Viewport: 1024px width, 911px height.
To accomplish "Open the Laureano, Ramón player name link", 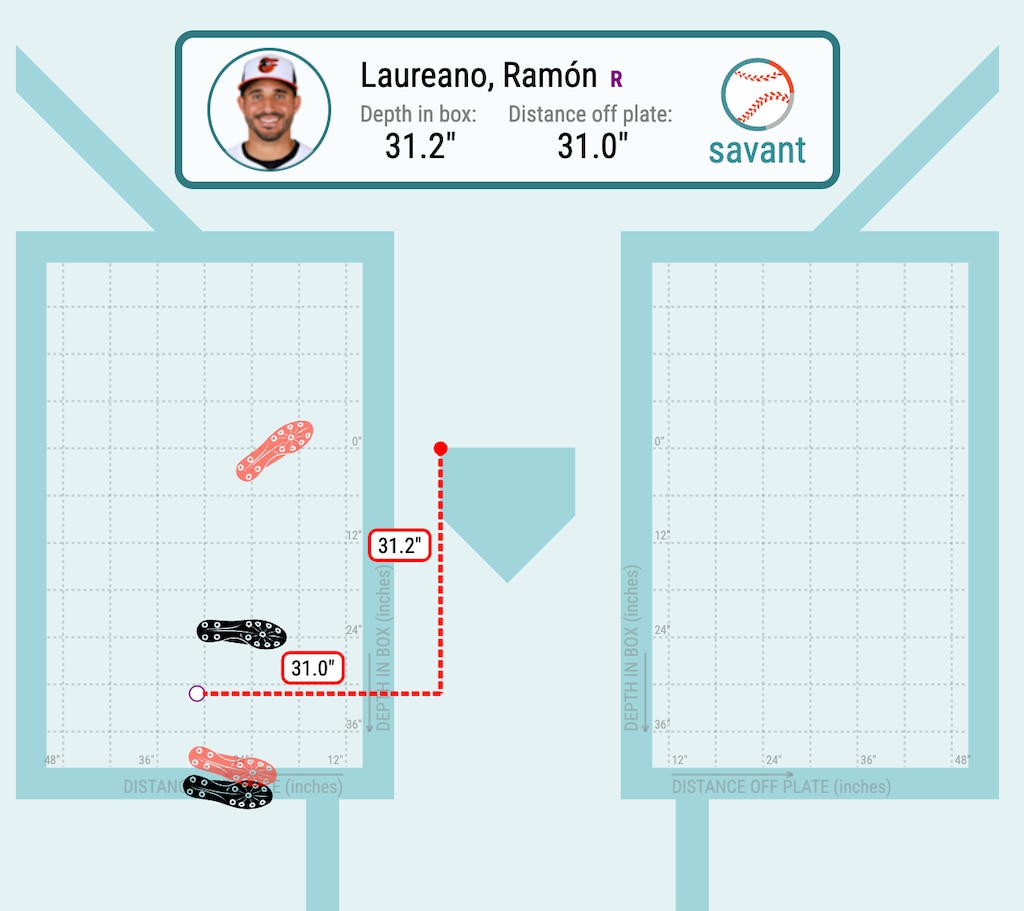I will coord(481,75).
